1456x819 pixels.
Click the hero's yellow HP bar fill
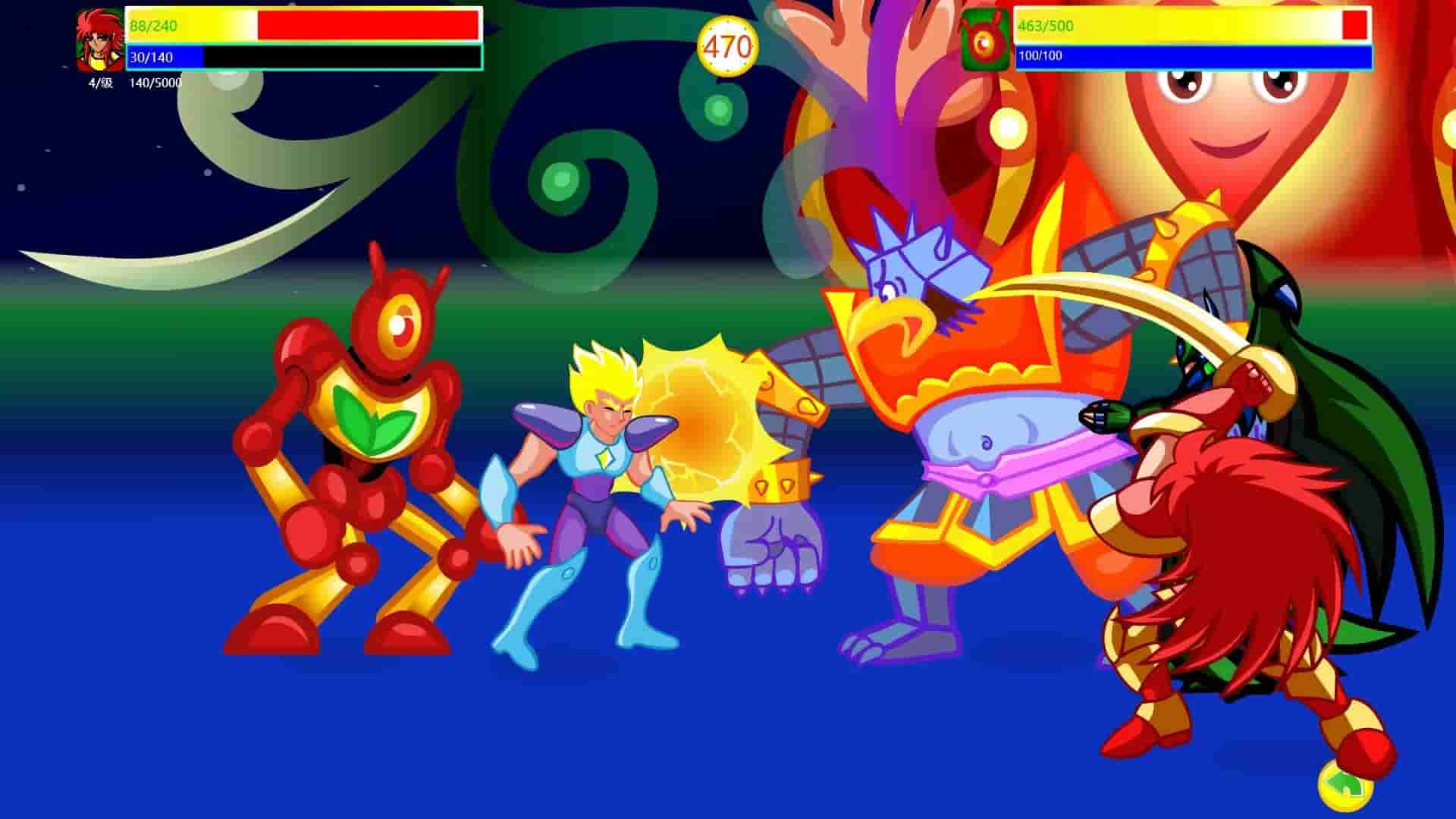click(x=190, y=27)
